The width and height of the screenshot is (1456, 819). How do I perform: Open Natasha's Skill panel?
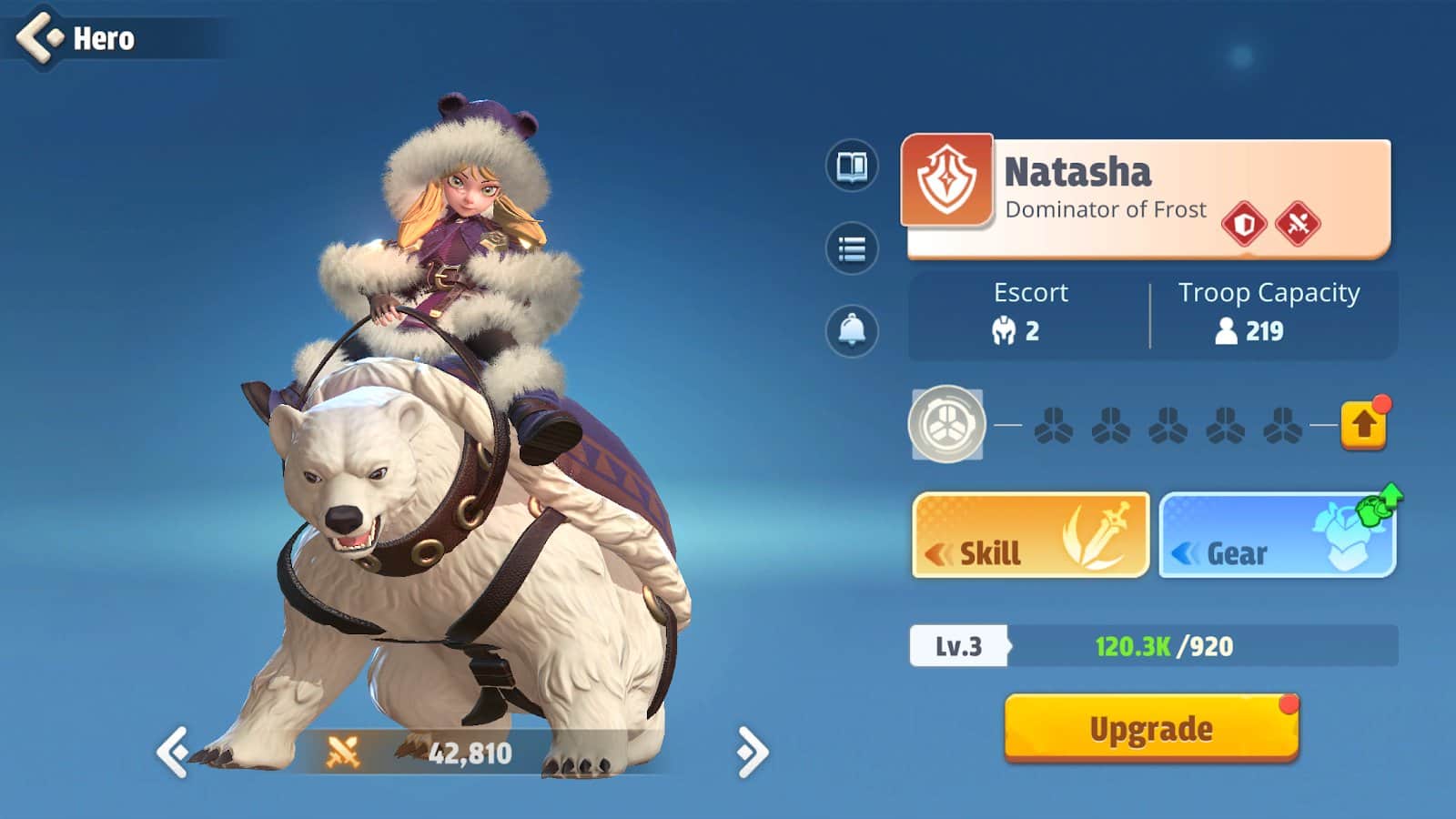pyautogui.click(x=1030, y=536)
